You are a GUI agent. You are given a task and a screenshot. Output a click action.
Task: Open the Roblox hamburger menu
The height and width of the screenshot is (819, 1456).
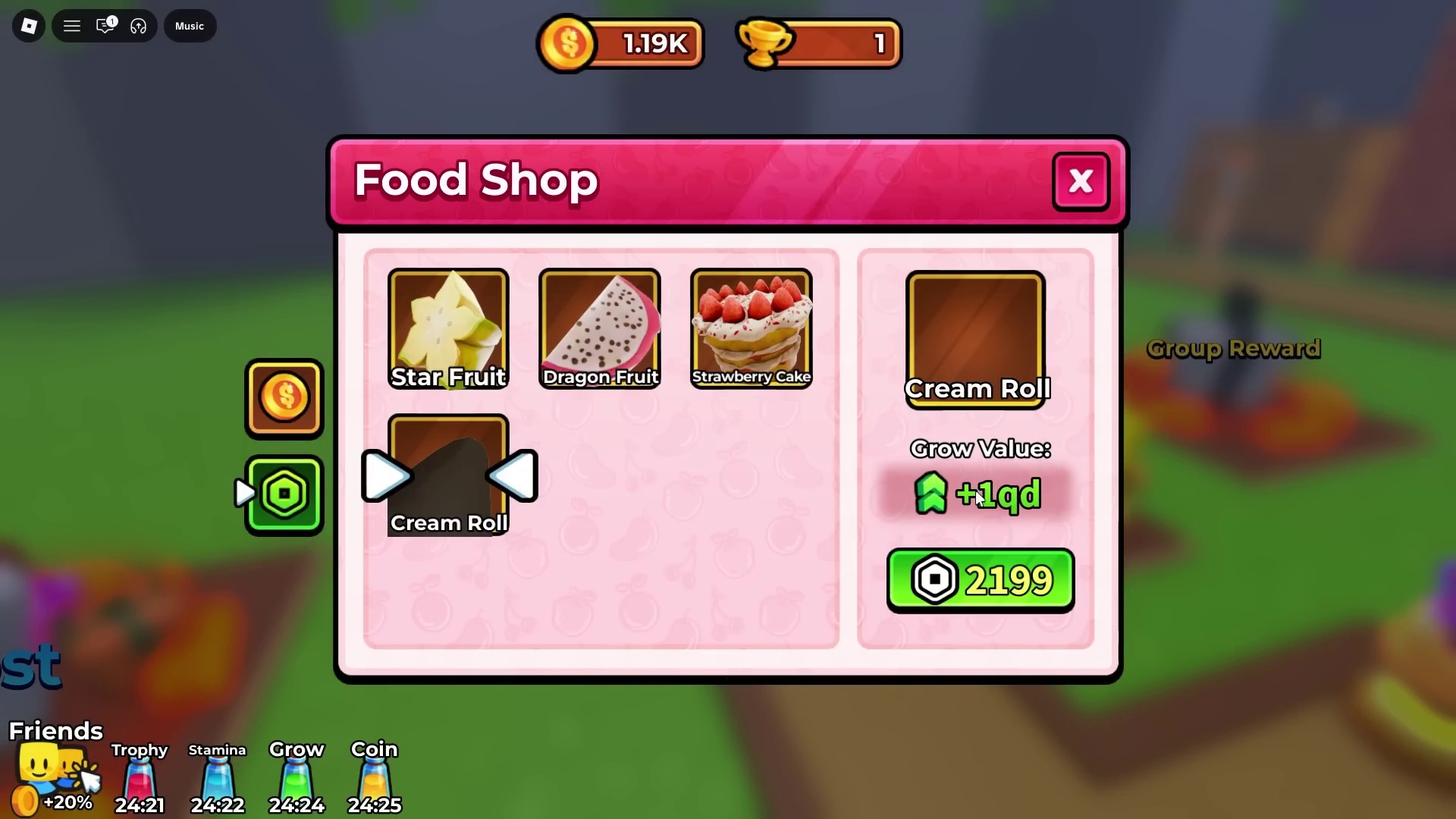tap(71, 26)
